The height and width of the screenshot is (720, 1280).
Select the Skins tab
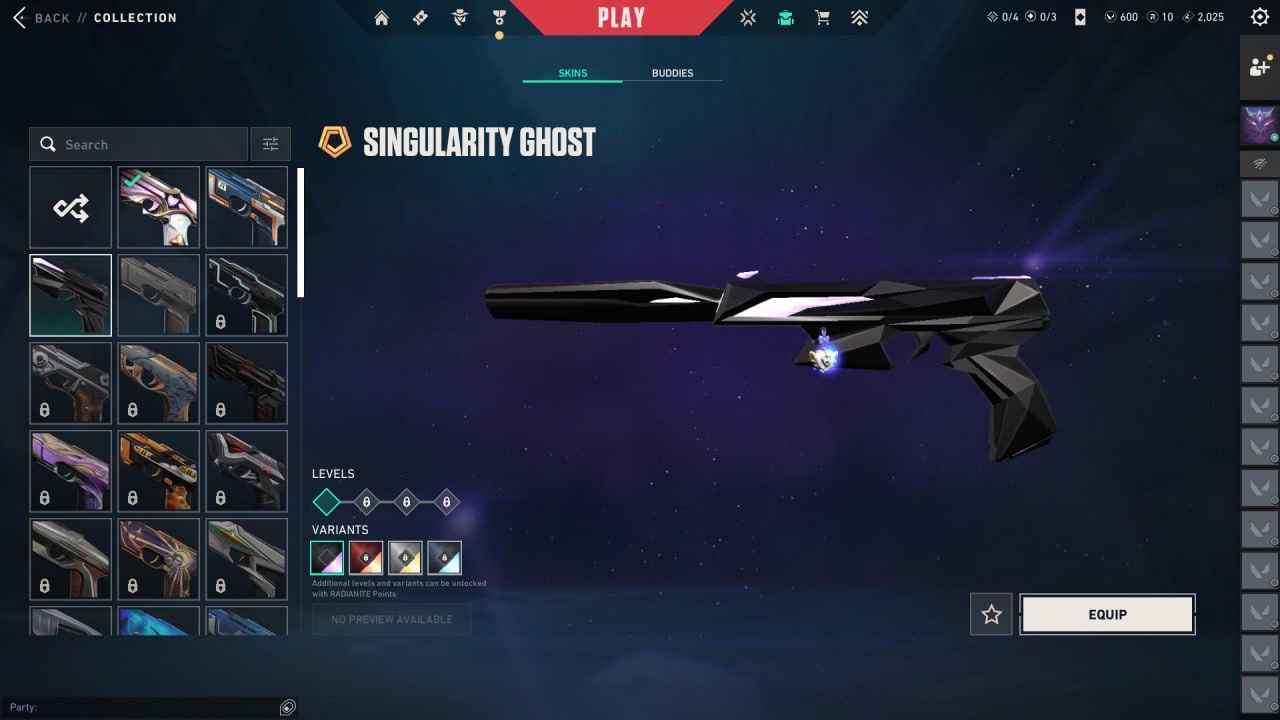point(573,73)
